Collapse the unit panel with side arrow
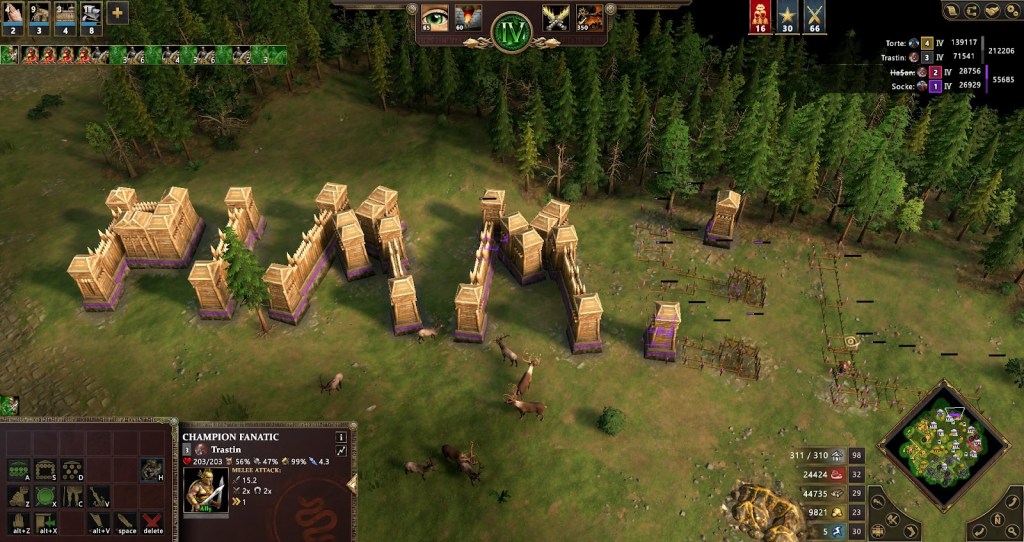The height and width of the screenshot is (542, 1024). coord(352,484)
